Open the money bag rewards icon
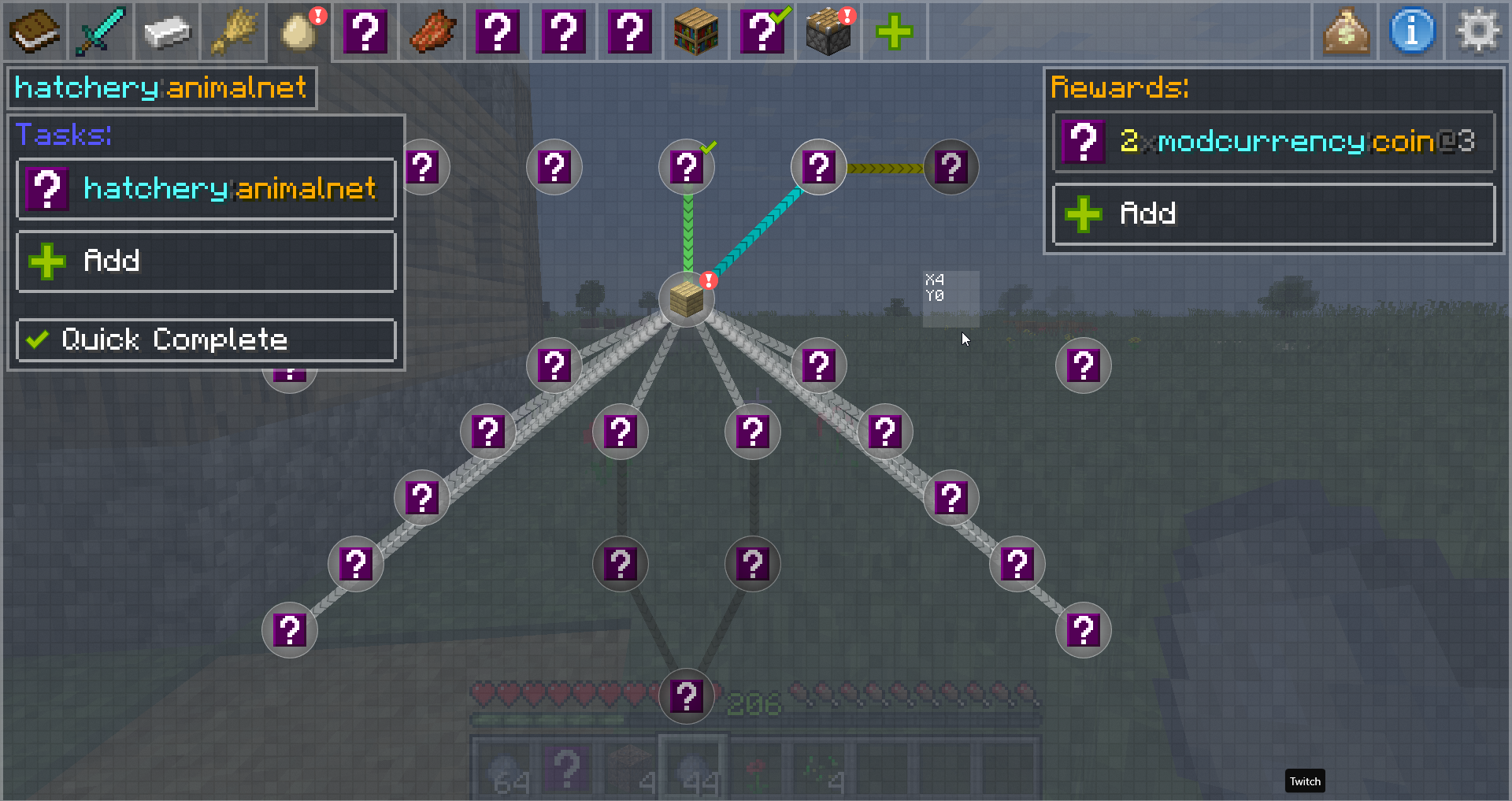This screenshot has height=801, width=1512. [x=1346, y=32]
